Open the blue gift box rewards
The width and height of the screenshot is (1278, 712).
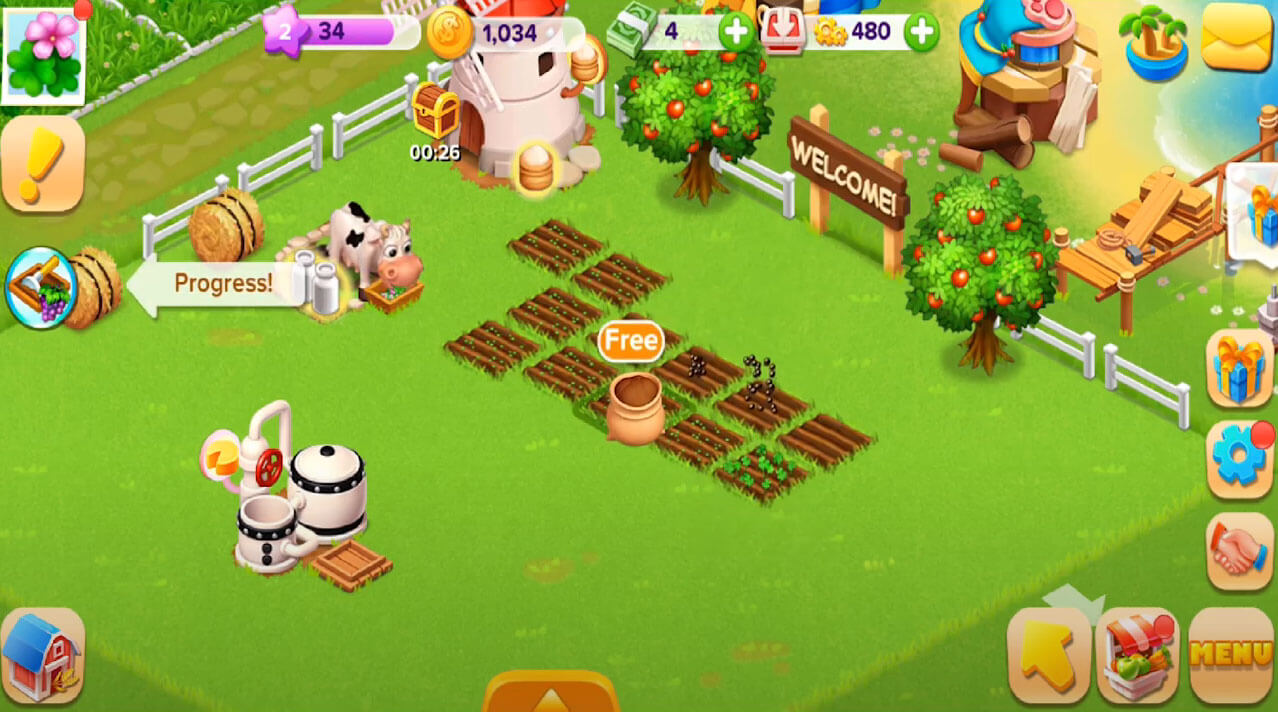coord(1240,367)
